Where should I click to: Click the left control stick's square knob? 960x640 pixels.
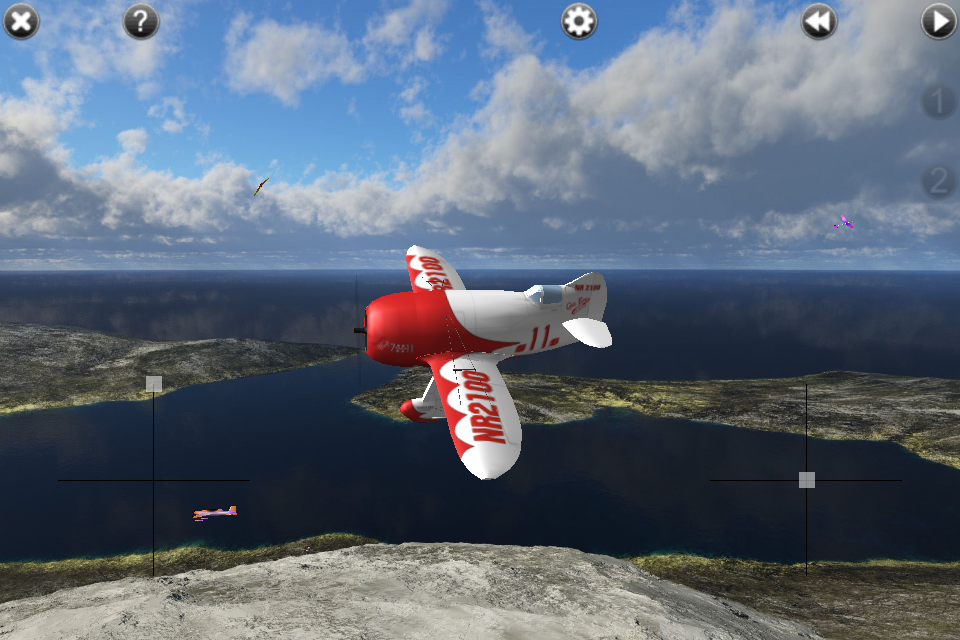(153, 383)
